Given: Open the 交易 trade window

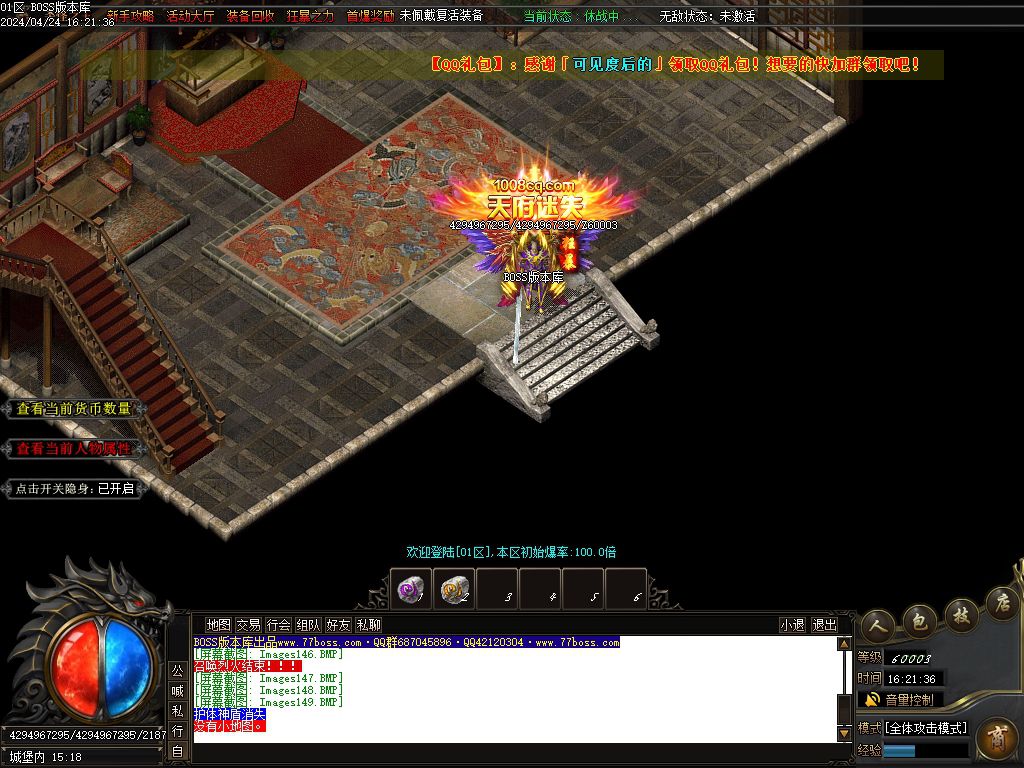Looking at the screenshot, I should 248,625.
